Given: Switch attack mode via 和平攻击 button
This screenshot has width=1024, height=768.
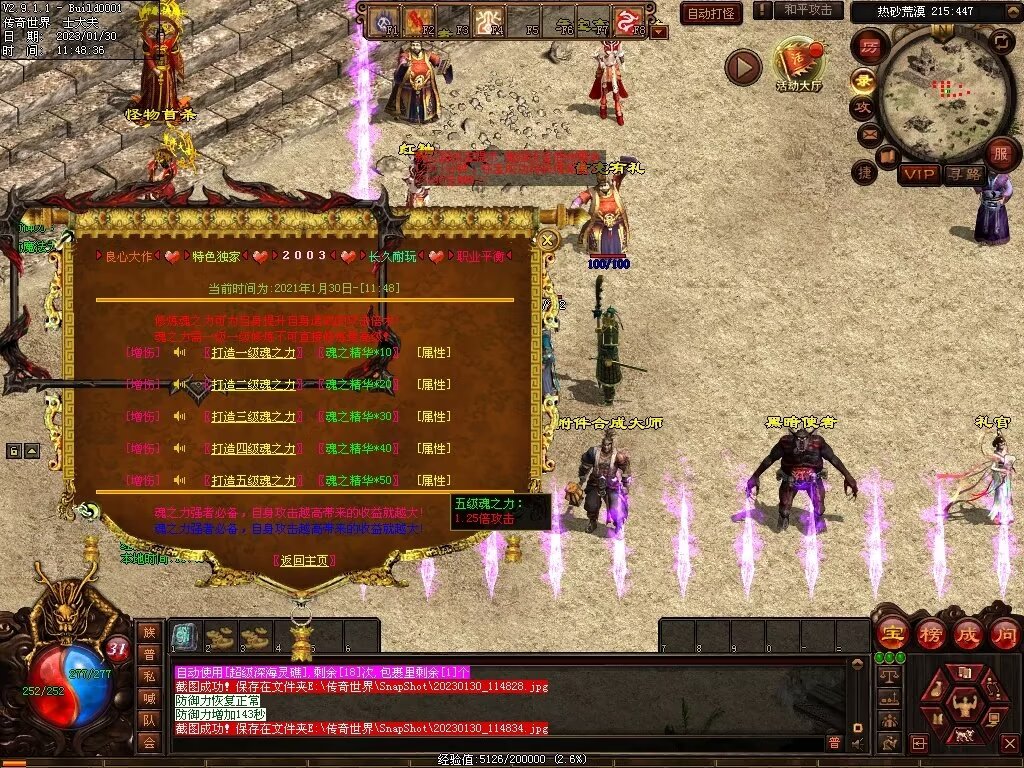Looking at the screenshot, I should pyautogui.click(x=808, y=10).
